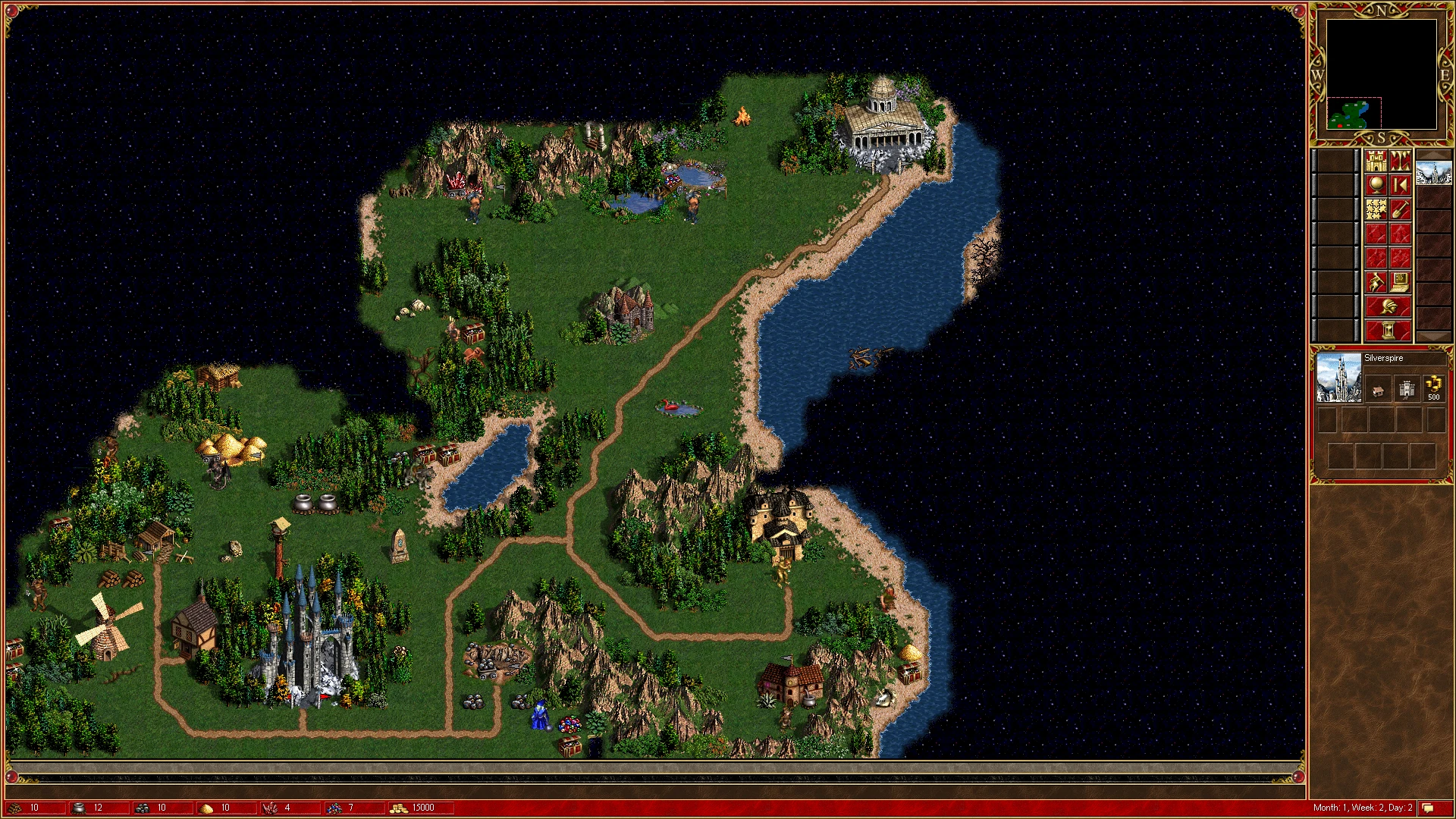
Task: Click the town list scroll-up arrow
Action: (1433, 154)
